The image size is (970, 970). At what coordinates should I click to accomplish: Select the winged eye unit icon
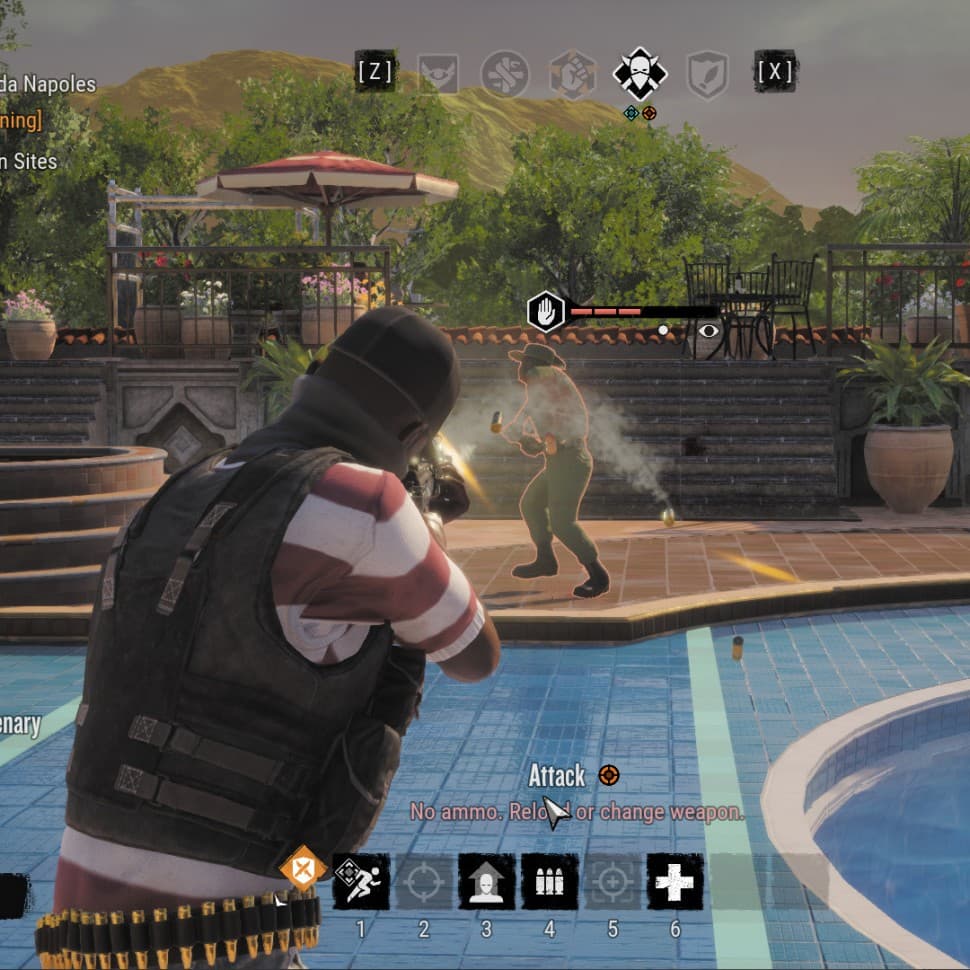437,73
